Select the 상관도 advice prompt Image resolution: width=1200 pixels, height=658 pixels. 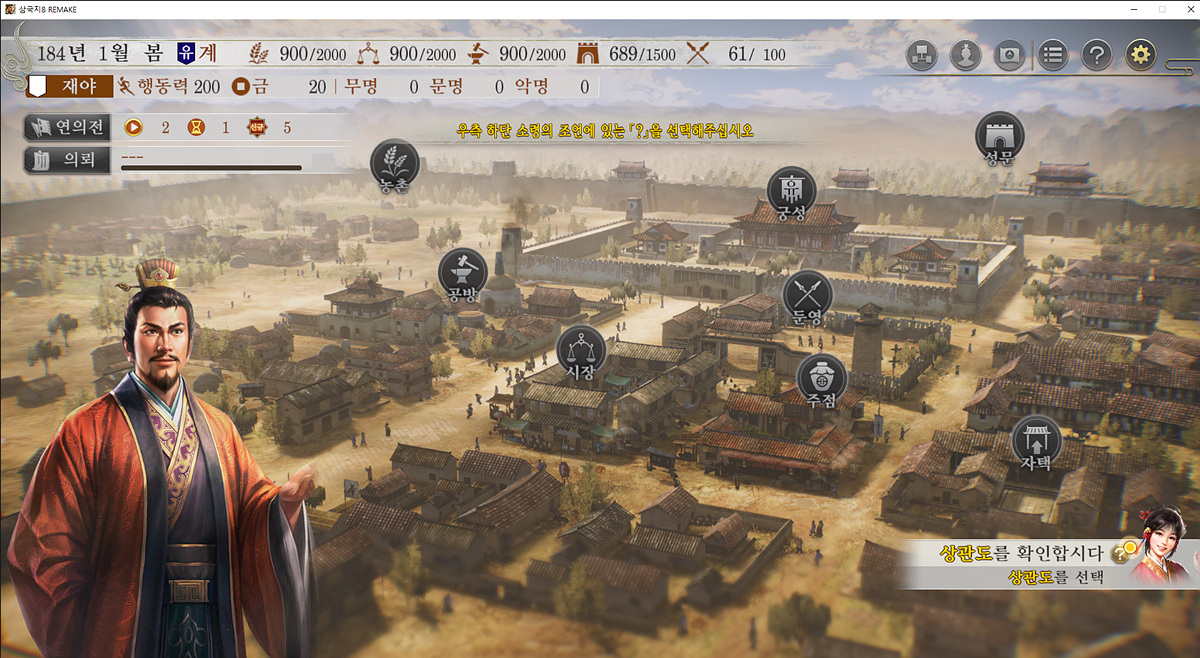(x=1020, y=564)
